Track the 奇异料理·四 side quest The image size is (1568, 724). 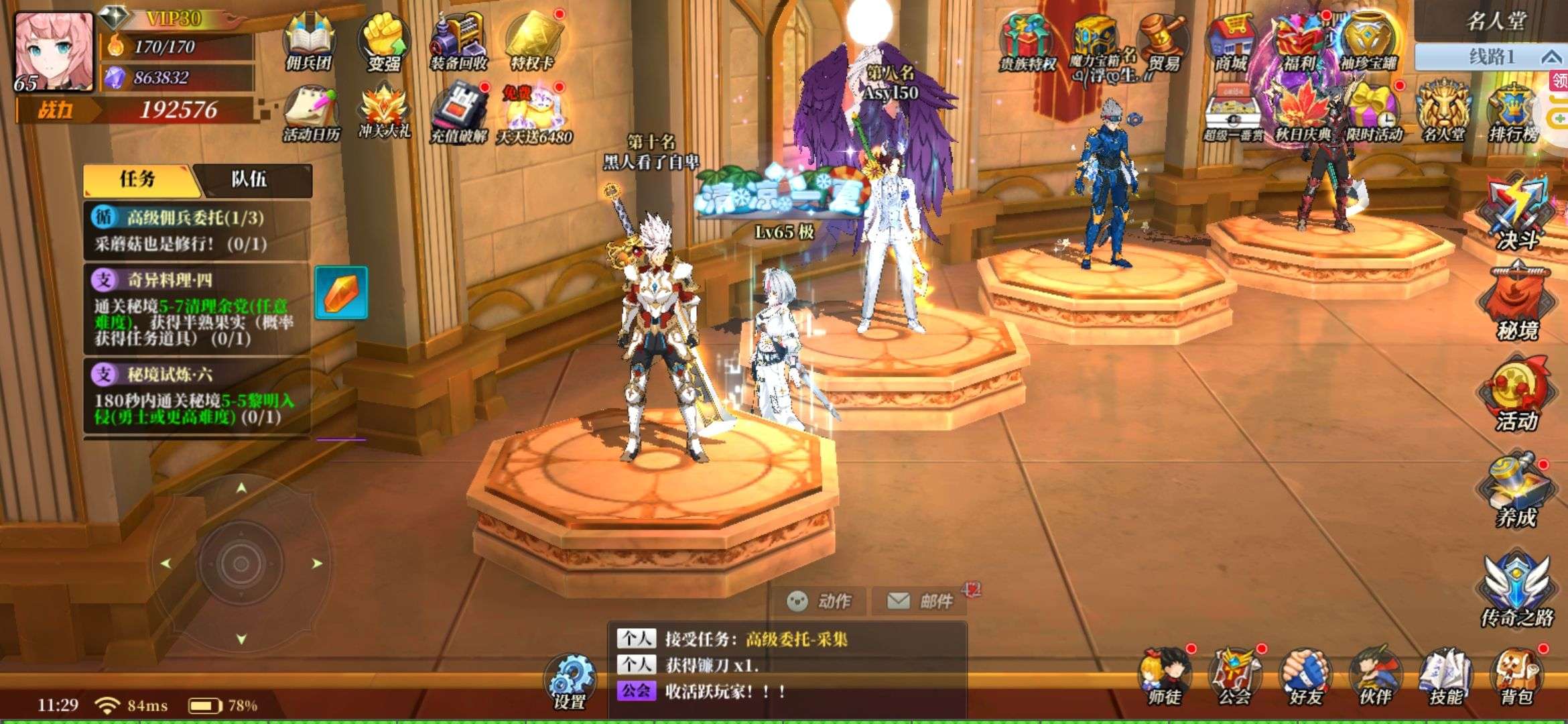(x=194, y=308)
